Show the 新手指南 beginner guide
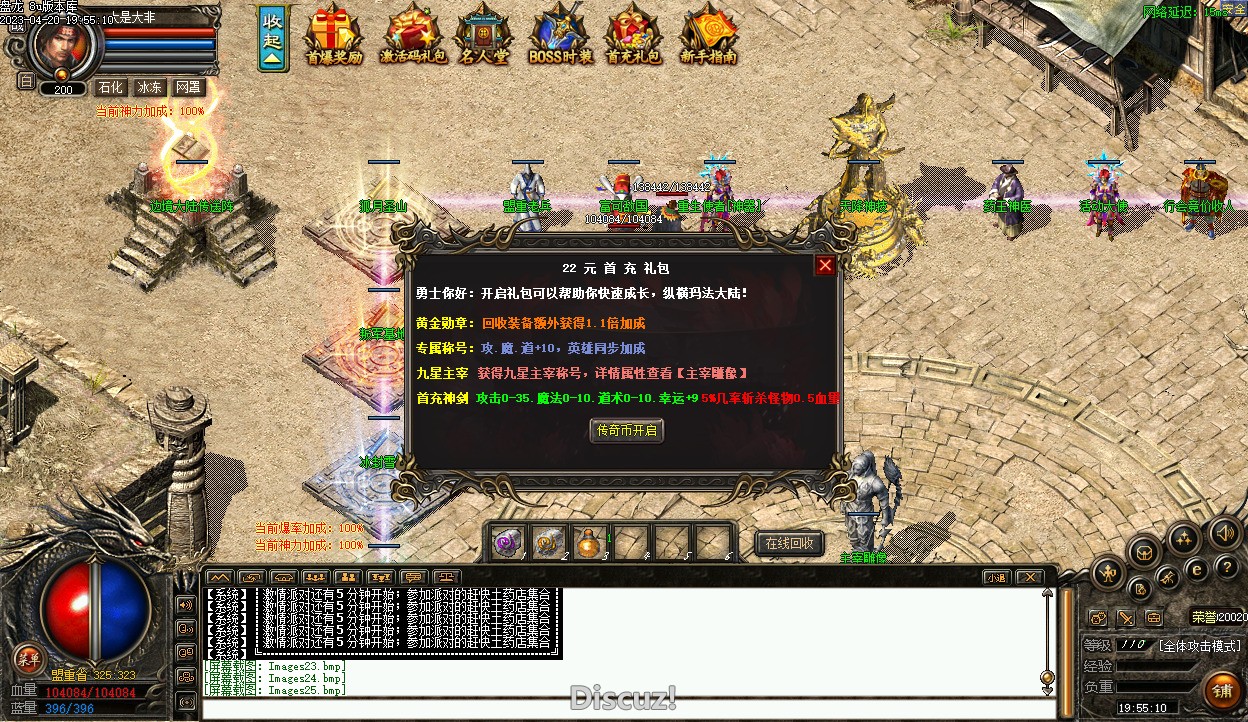This screenshot has width=1248, height=722. coord(708,36)
